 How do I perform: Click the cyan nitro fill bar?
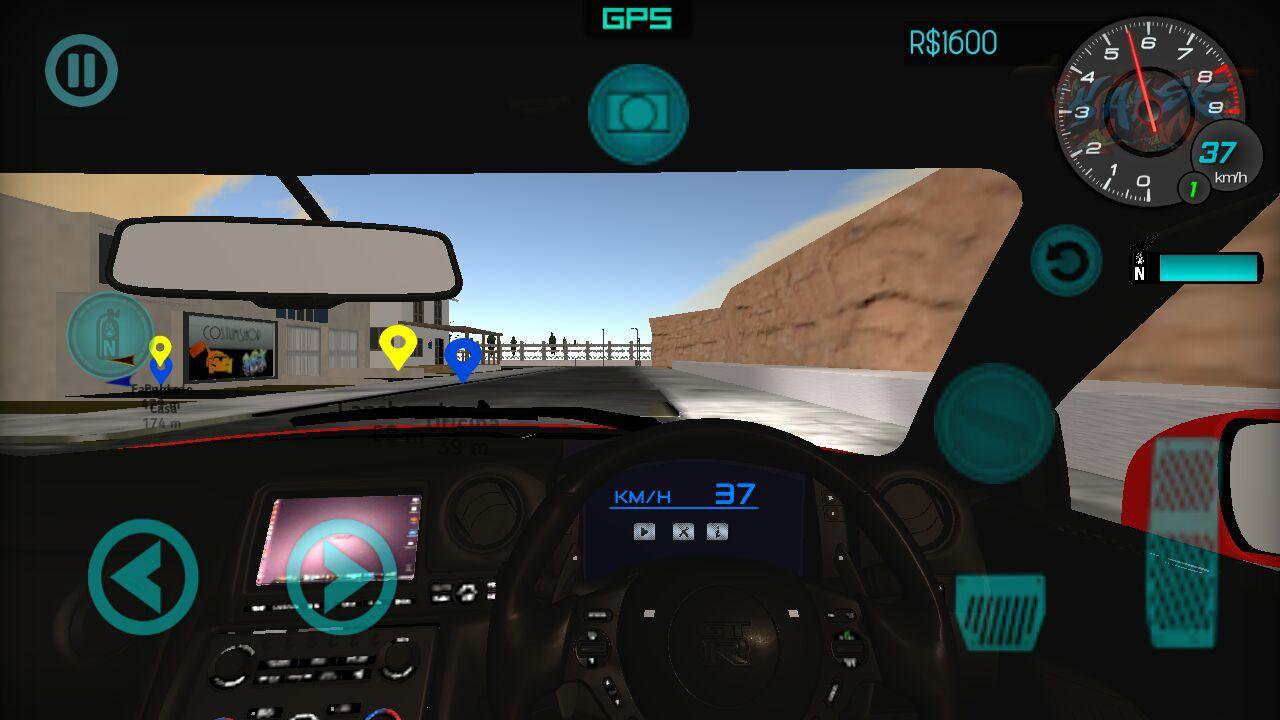[1210, 268]
